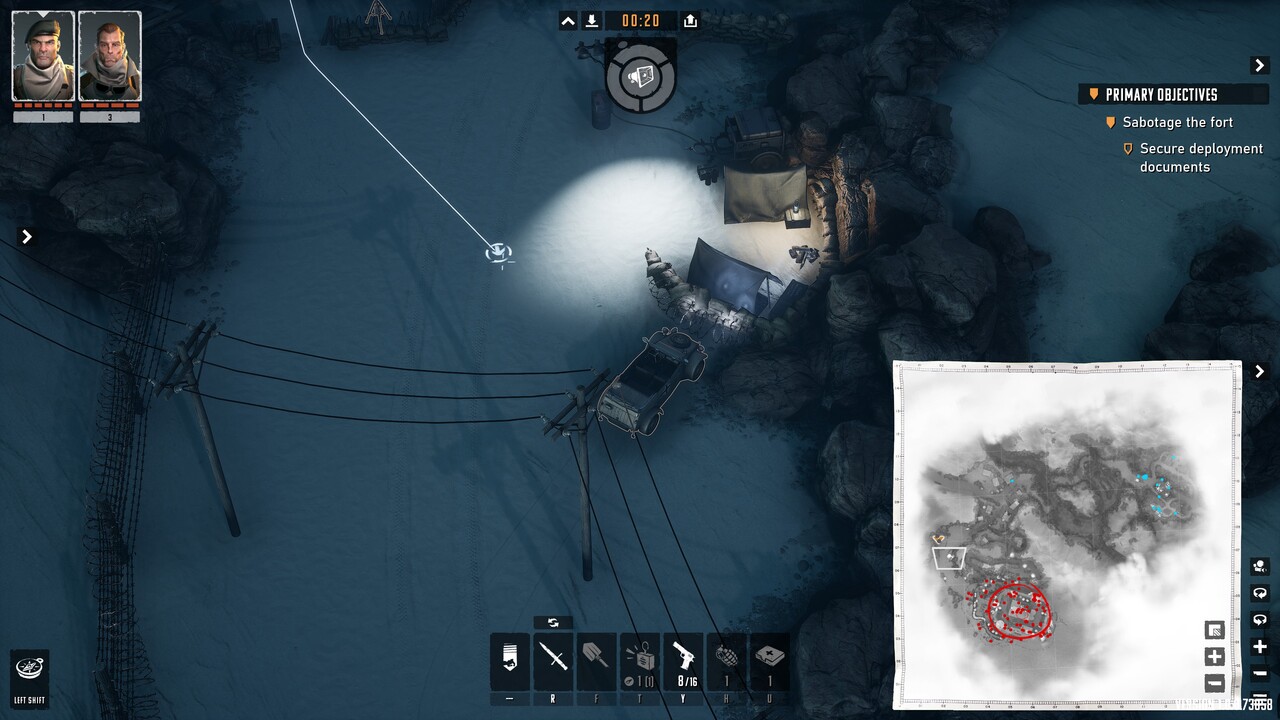1280x720 pixels.
Task: Equip the pistol weapon slot
Action: pyautogui.click(x=683, y=658)
